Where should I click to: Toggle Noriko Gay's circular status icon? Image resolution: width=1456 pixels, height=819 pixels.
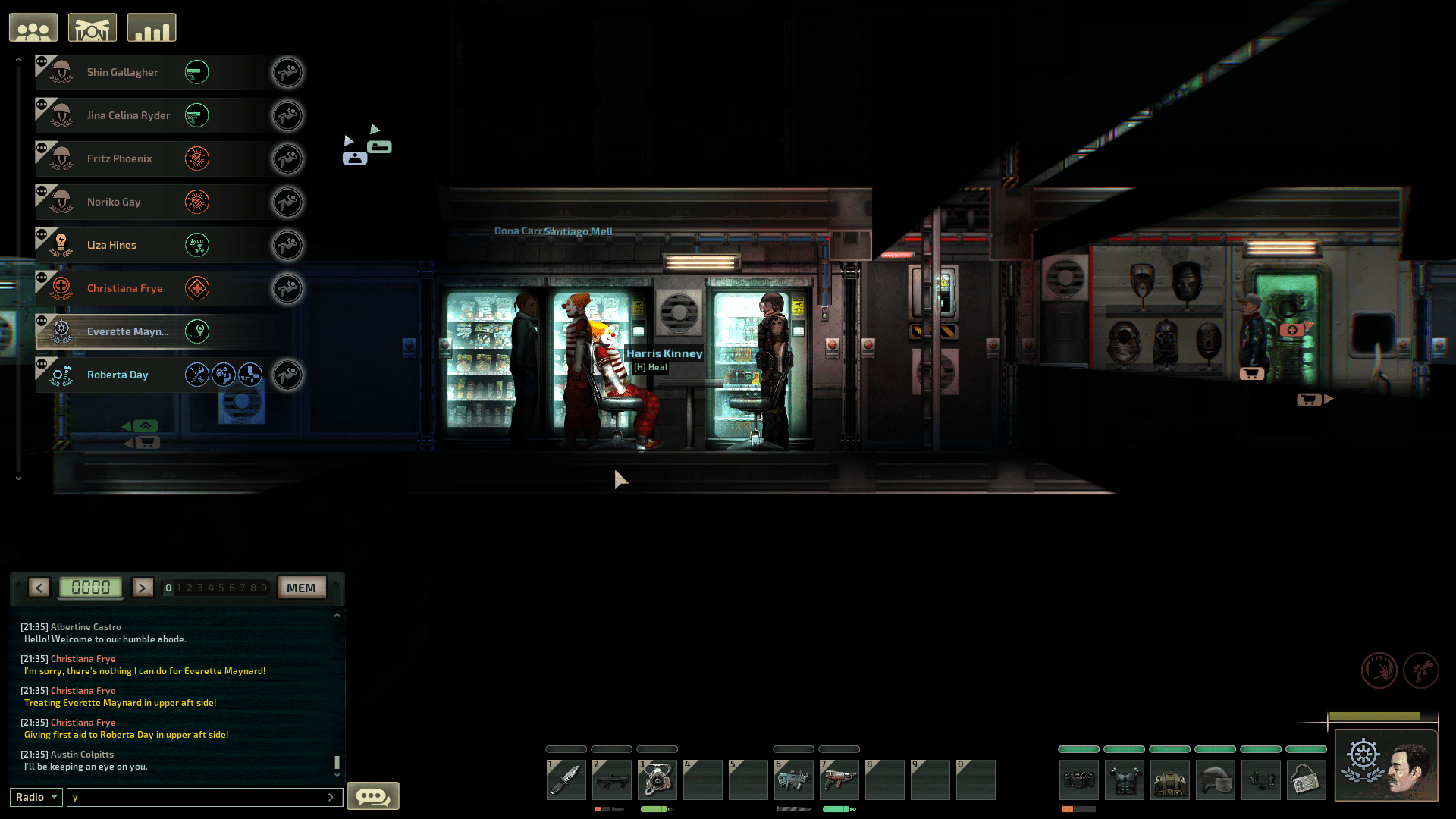pos(197,202)
